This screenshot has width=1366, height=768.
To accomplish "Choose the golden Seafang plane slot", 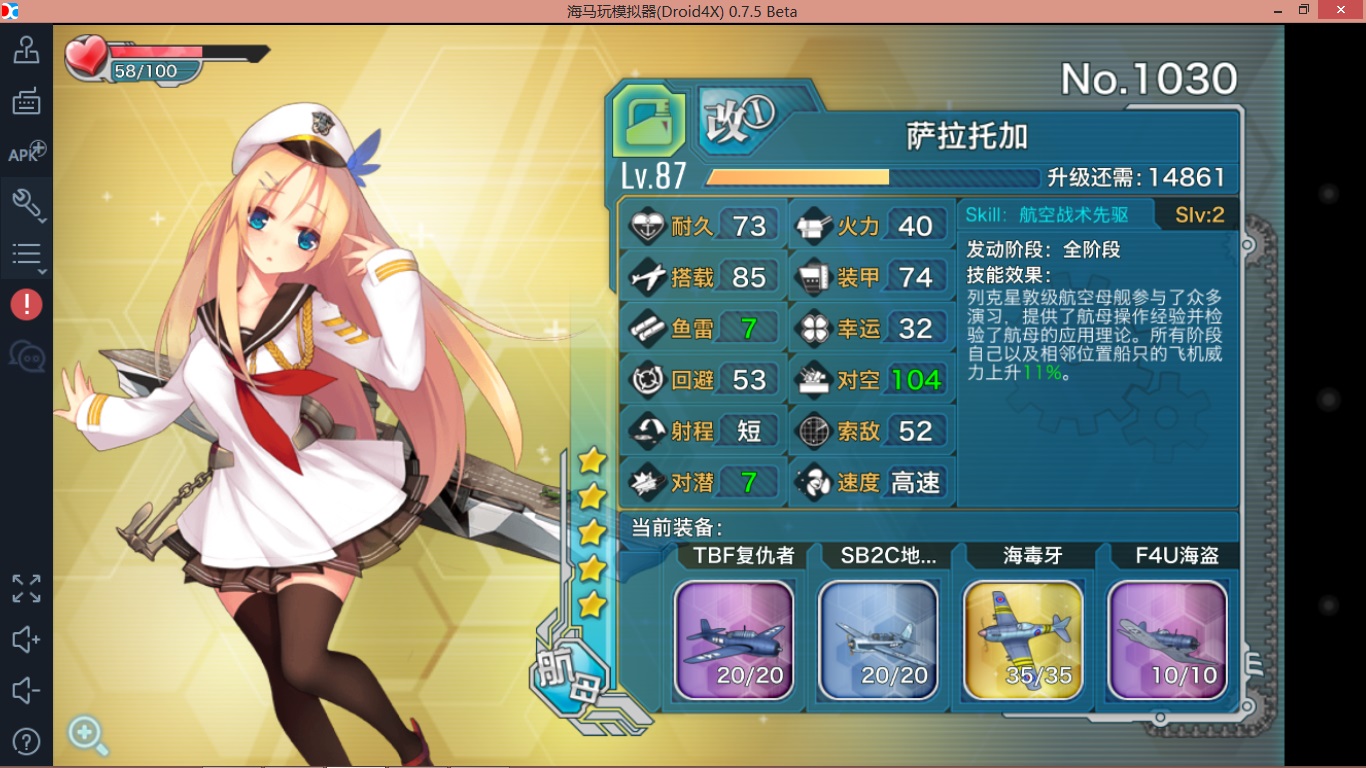I will tap(1022, 640).
